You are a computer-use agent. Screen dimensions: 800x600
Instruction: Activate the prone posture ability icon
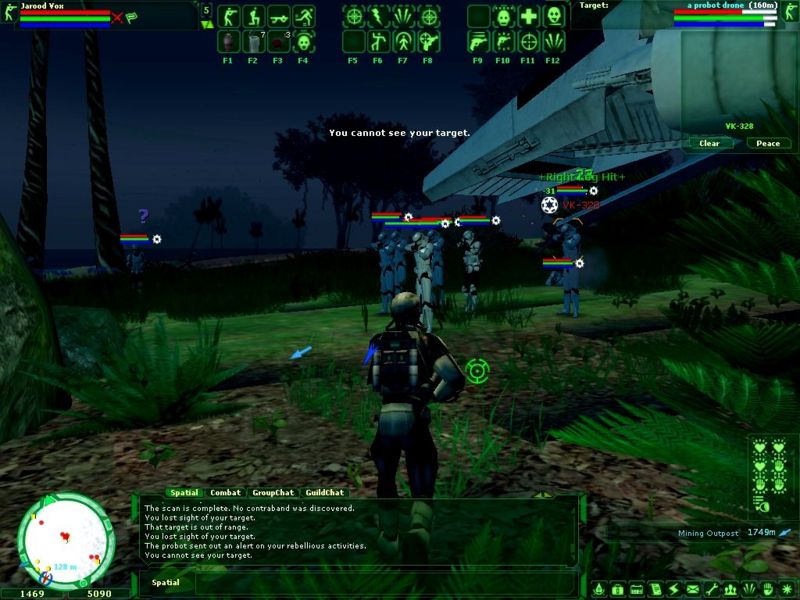pos(278,16)
